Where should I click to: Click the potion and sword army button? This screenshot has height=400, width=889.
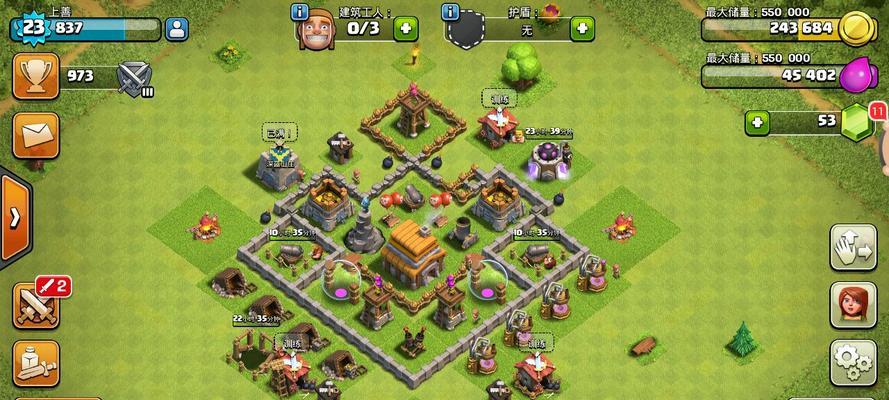coord(36,366)
